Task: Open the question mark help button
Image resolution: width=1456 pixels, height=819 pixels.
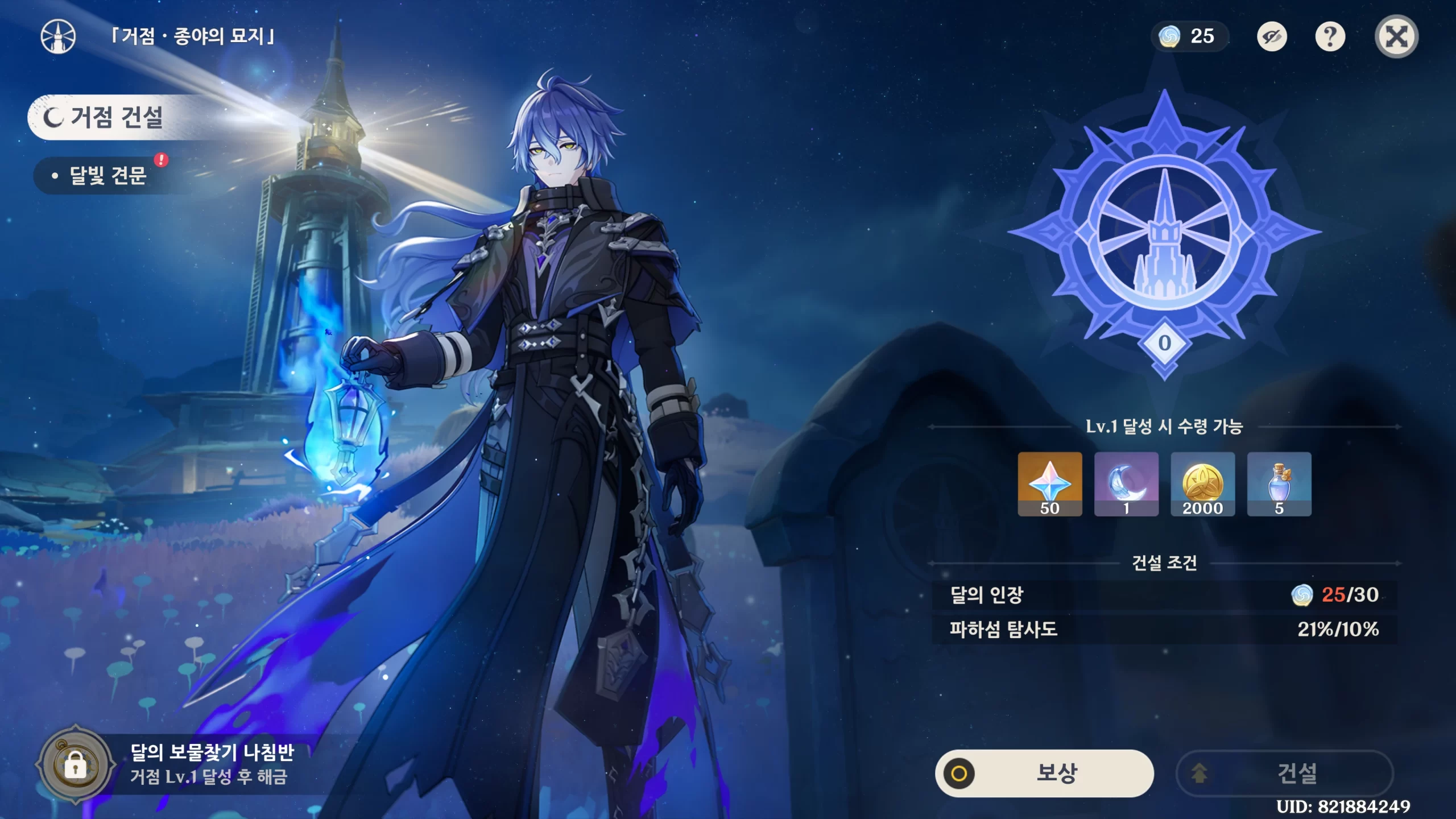Action: pyautogui.click(x=1330, y=37)
